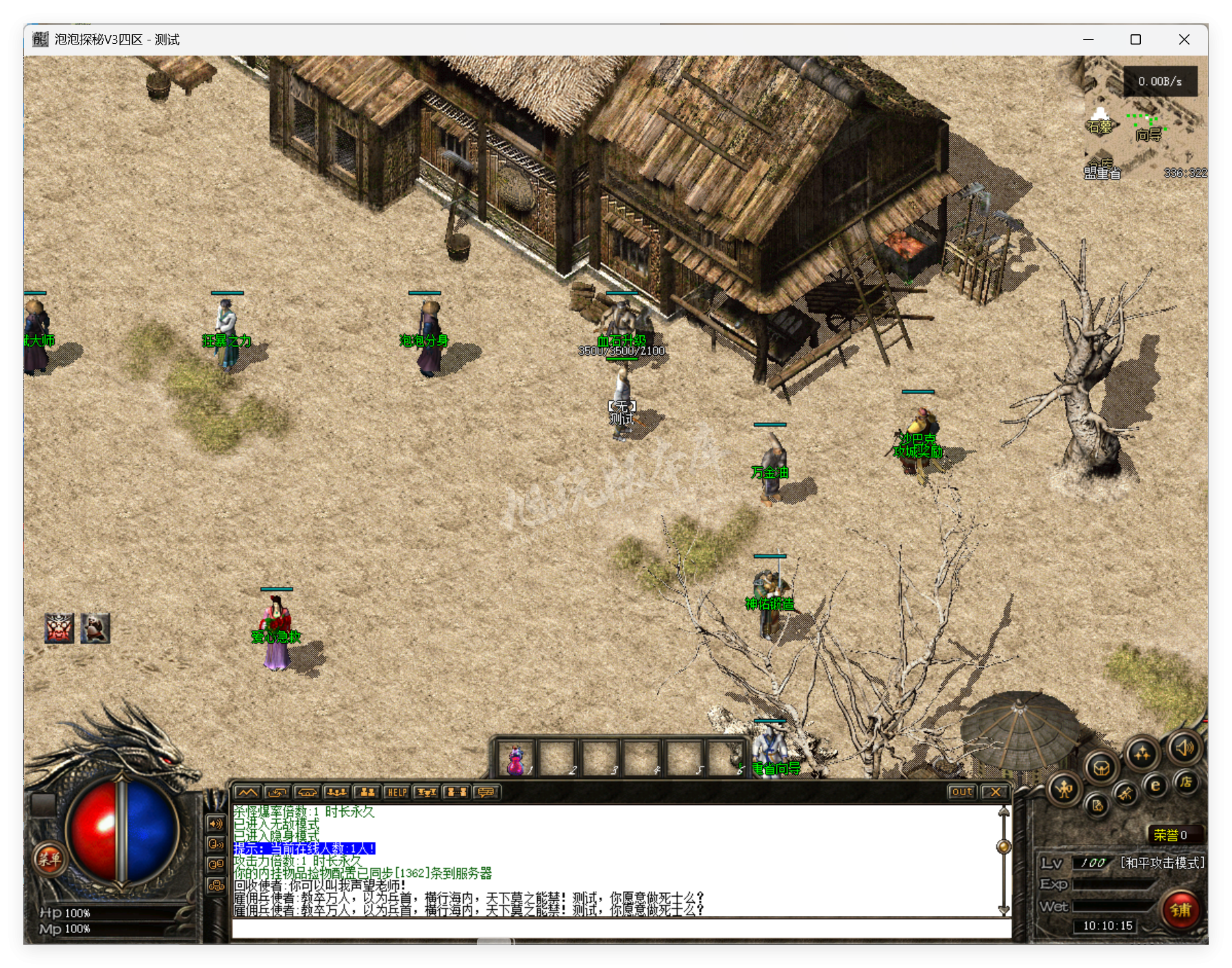Open the chat bubble icon on the chat toolbar
The image size is (1232, 968).
click(486, 792)
